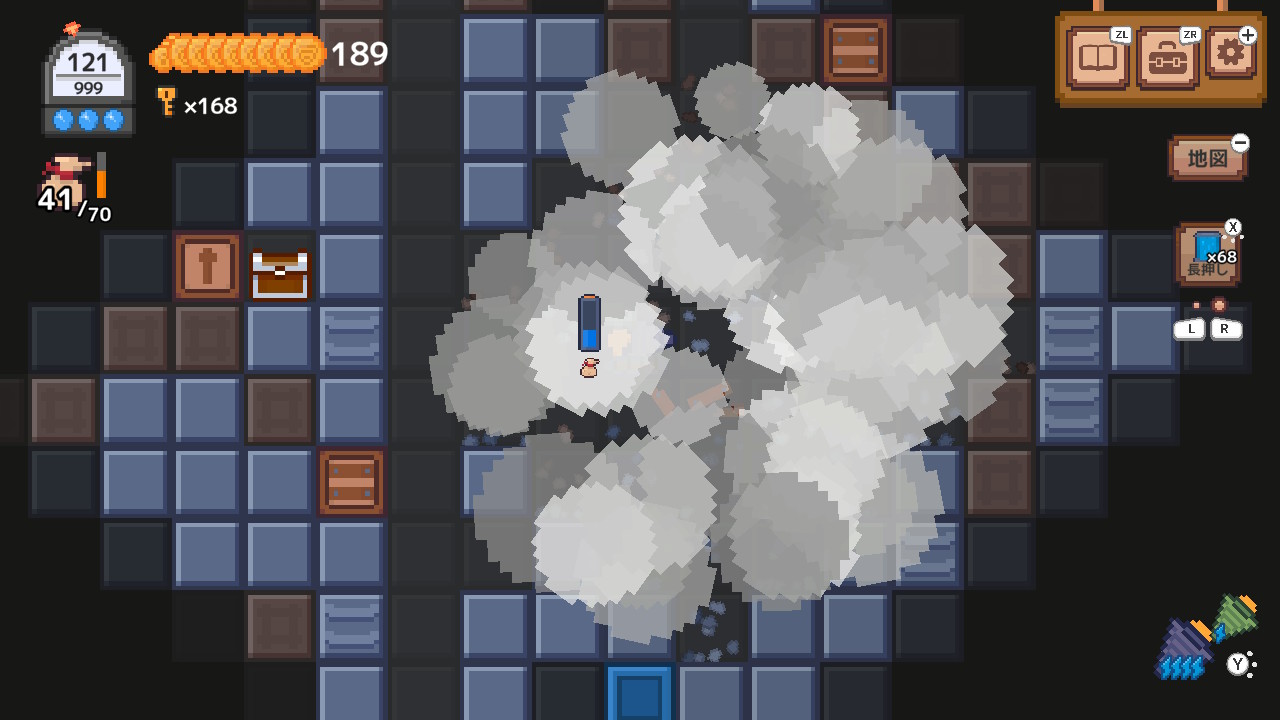Toggle the 長押し hold indicator on the X item
This screenshot has height=720, width=1280.
pyautogui.click(x=1205, y=273)
